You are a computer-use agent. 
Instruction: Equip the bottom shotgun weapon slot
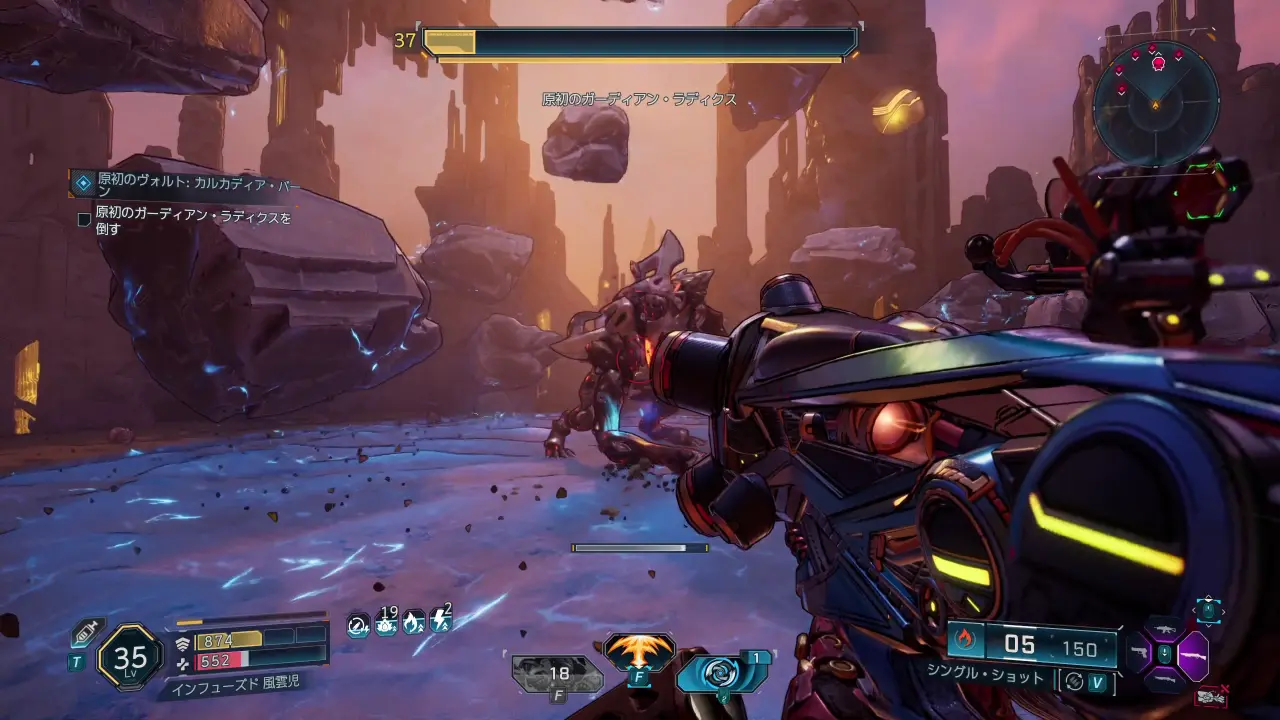1164,681
